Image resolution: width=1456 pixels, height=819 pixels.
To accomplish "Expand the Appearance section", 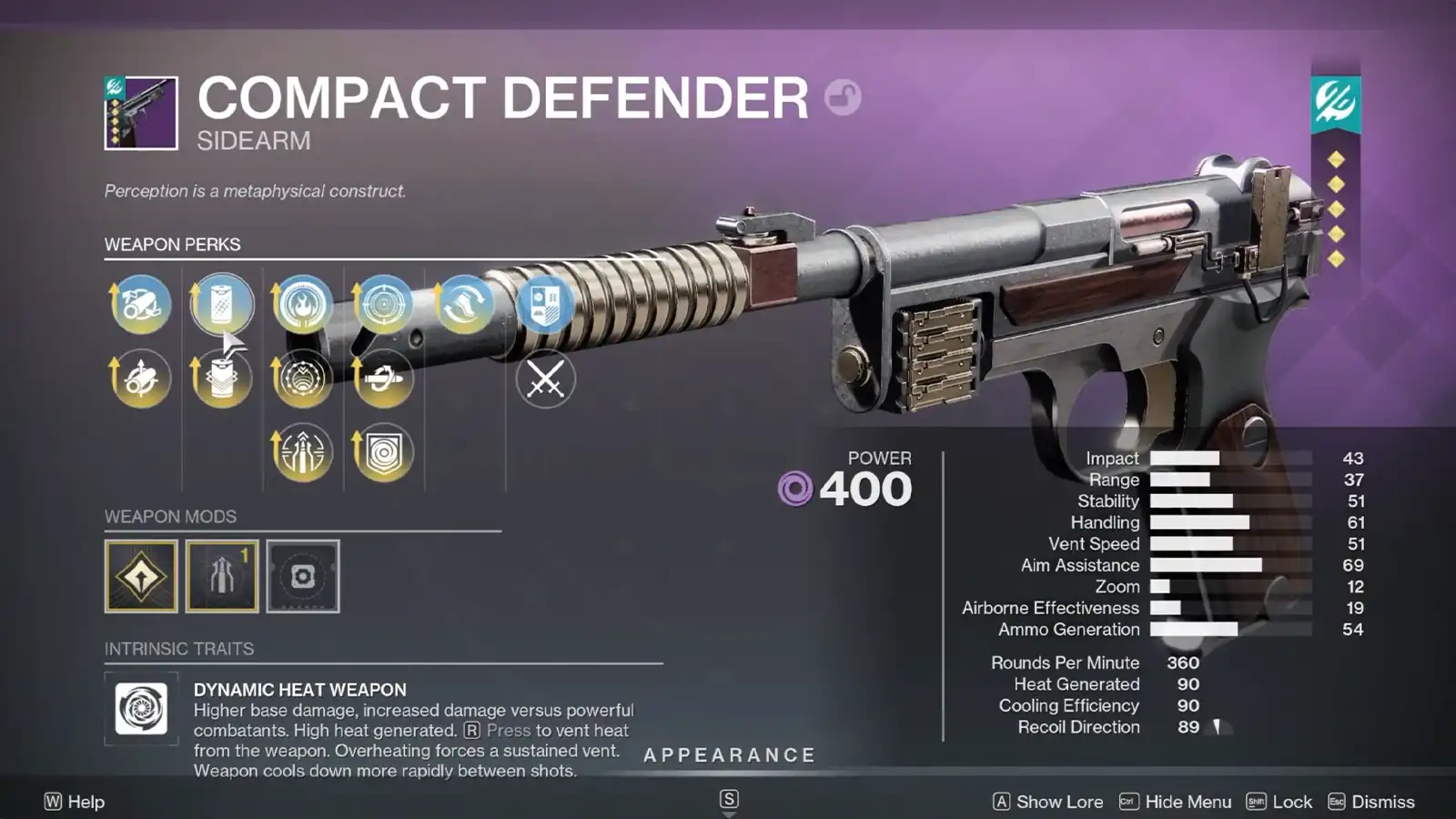I will coord(728,754).
